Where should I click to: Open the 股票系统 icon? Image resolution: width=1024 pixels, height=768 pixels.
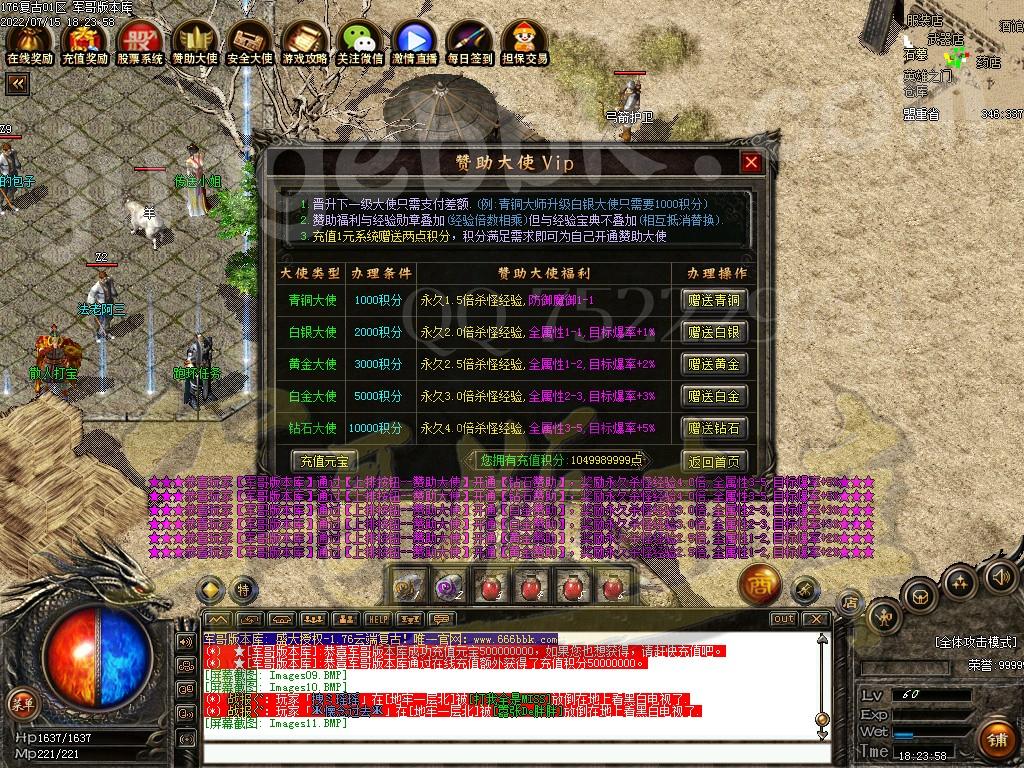[140, 43]
